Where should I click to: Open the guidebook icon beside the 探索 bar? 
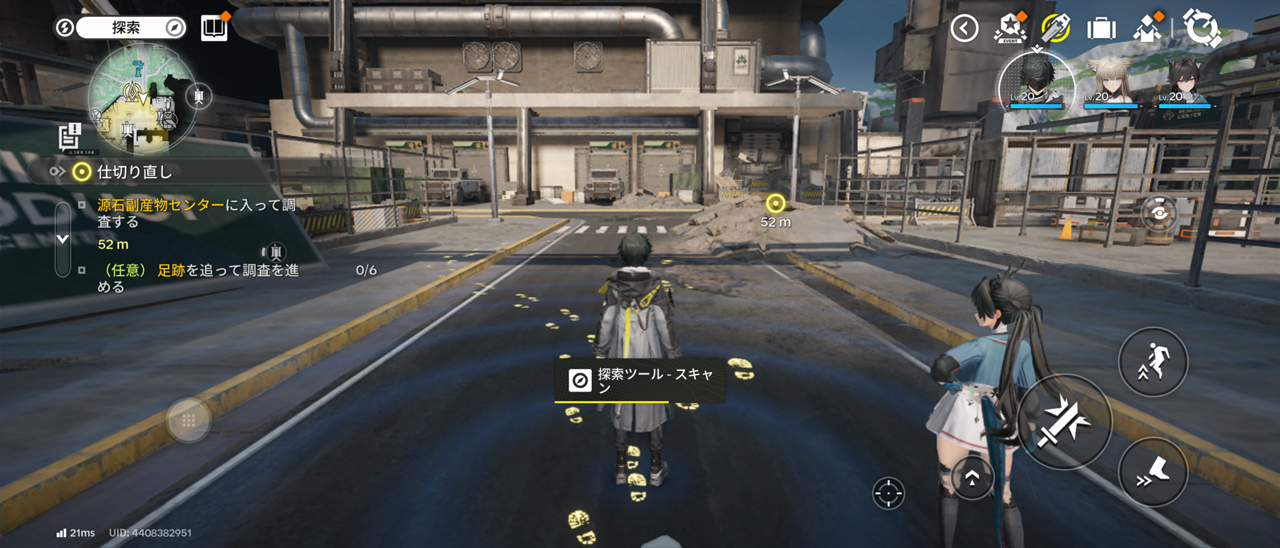(x=214, y=28)
